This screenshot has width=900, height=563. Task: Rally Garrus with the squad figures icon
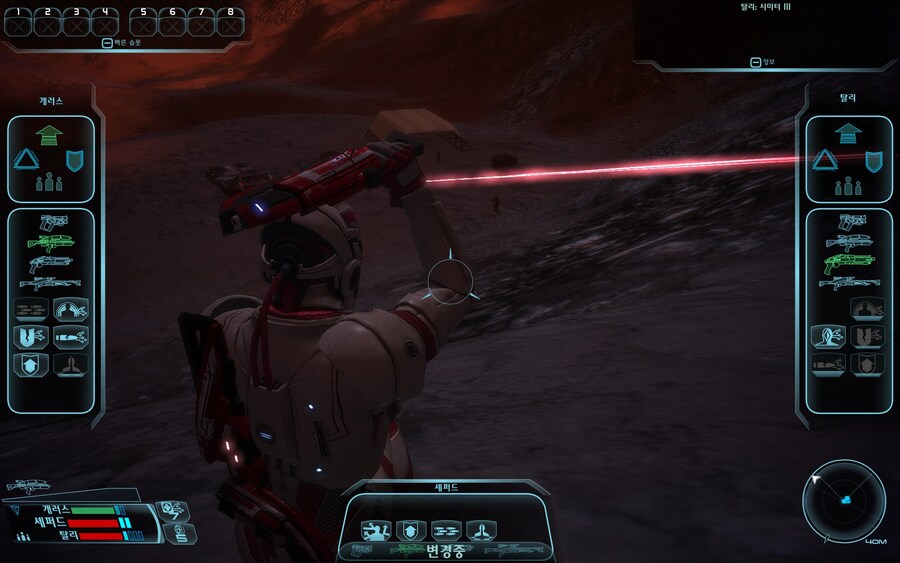click(x=50, y=184)
